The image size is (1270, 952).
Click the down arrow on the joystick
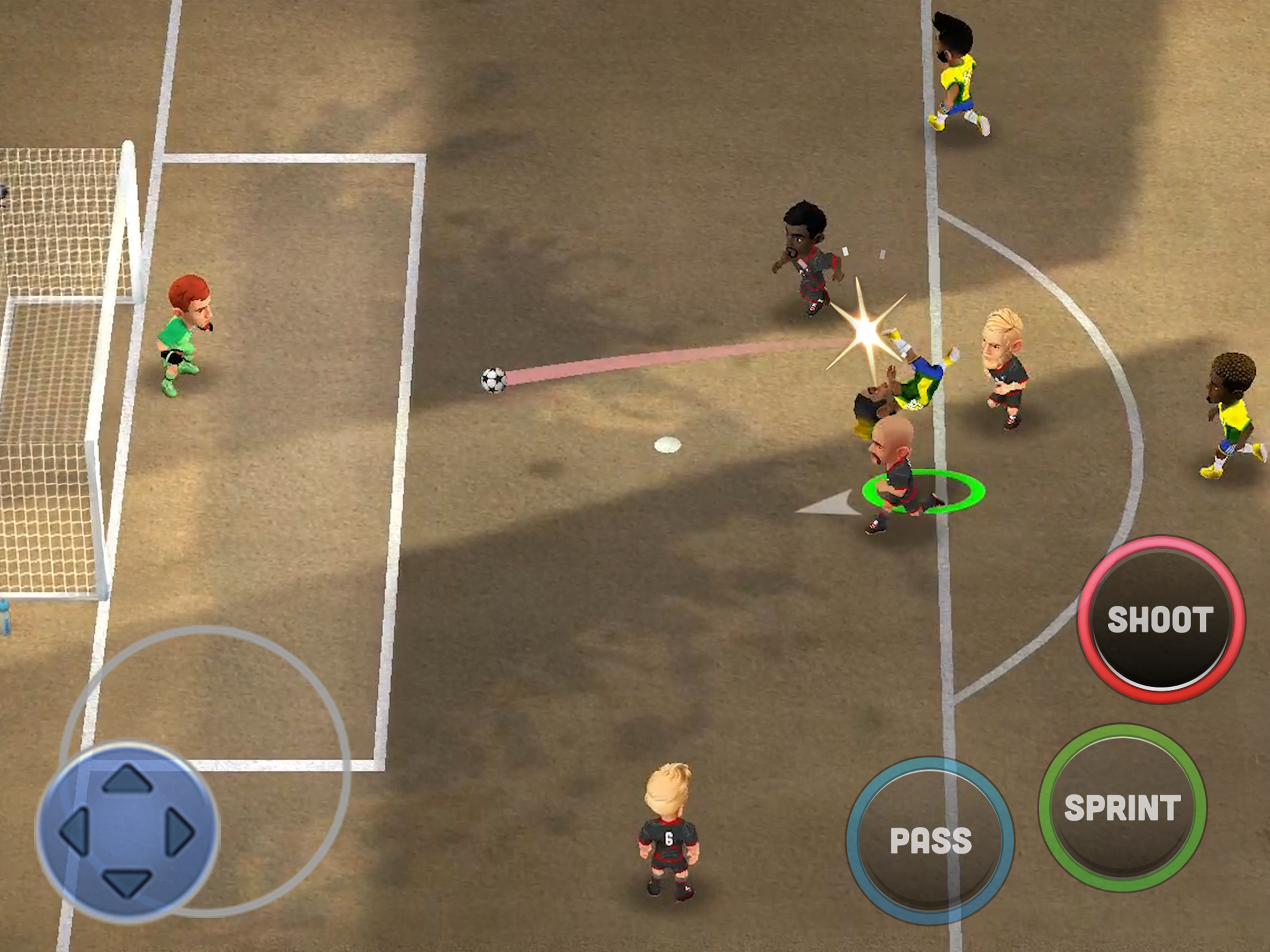pyautogui.click(x=127, y=883)
